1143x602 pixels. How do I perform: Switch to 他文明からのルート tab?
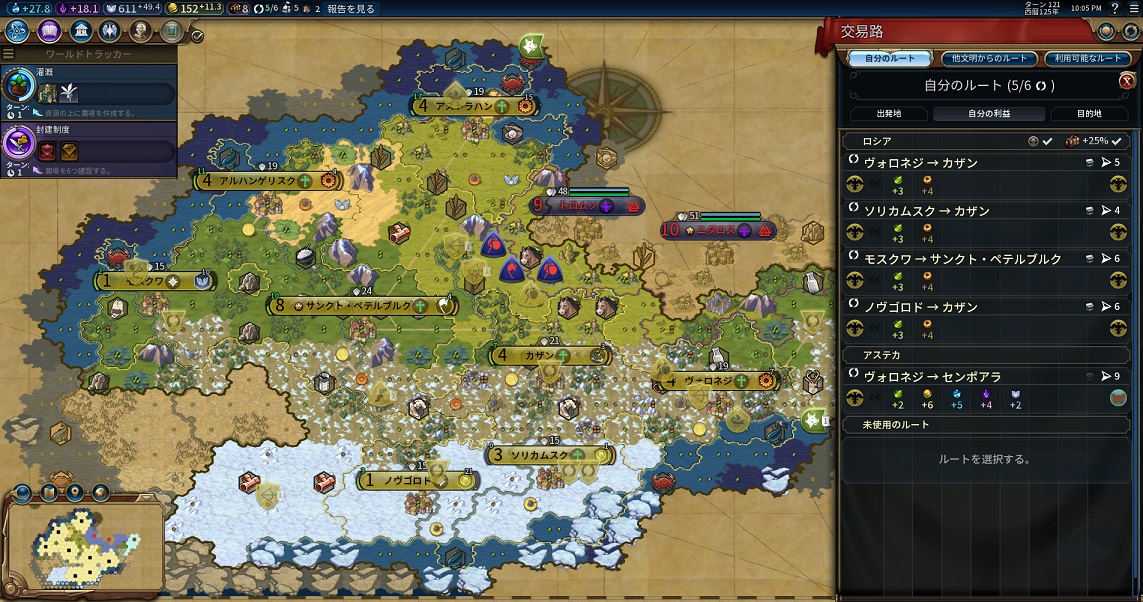986,59
